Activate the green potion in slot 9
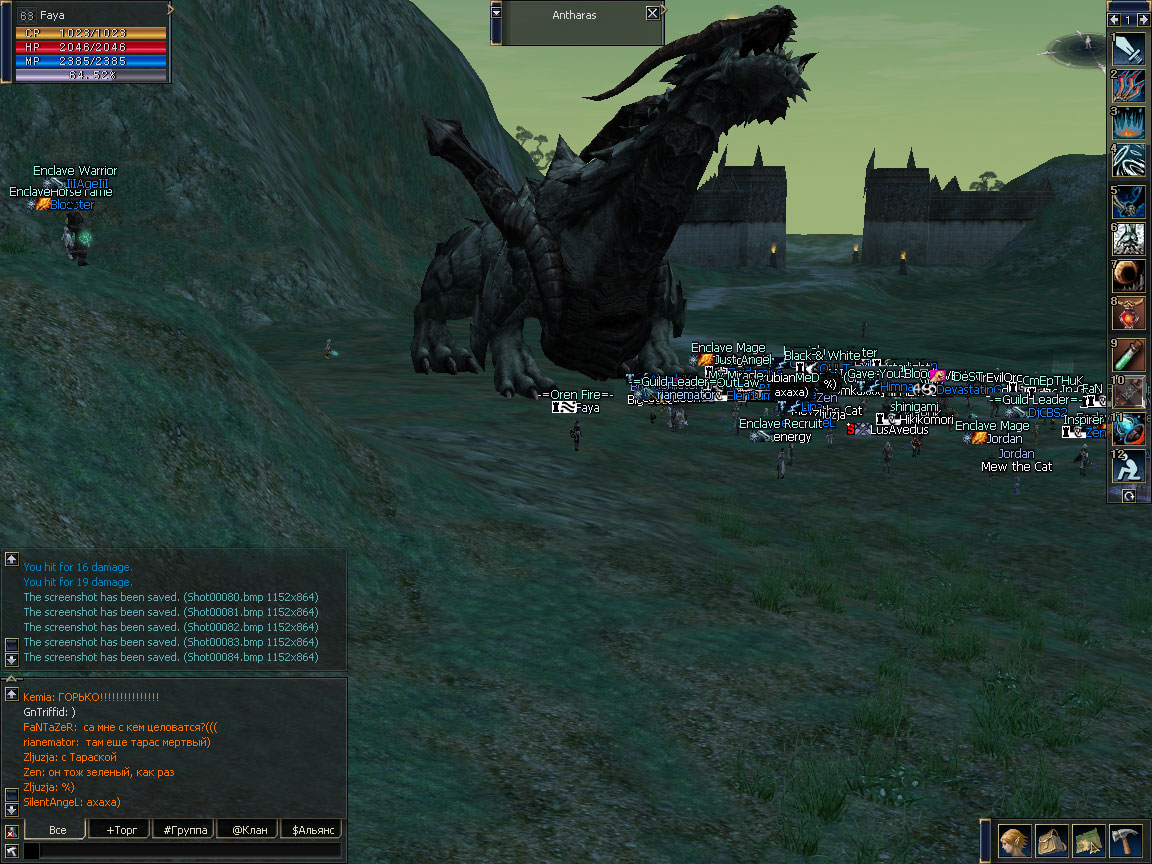The image size is (1152, 864). click(1129, 355)
